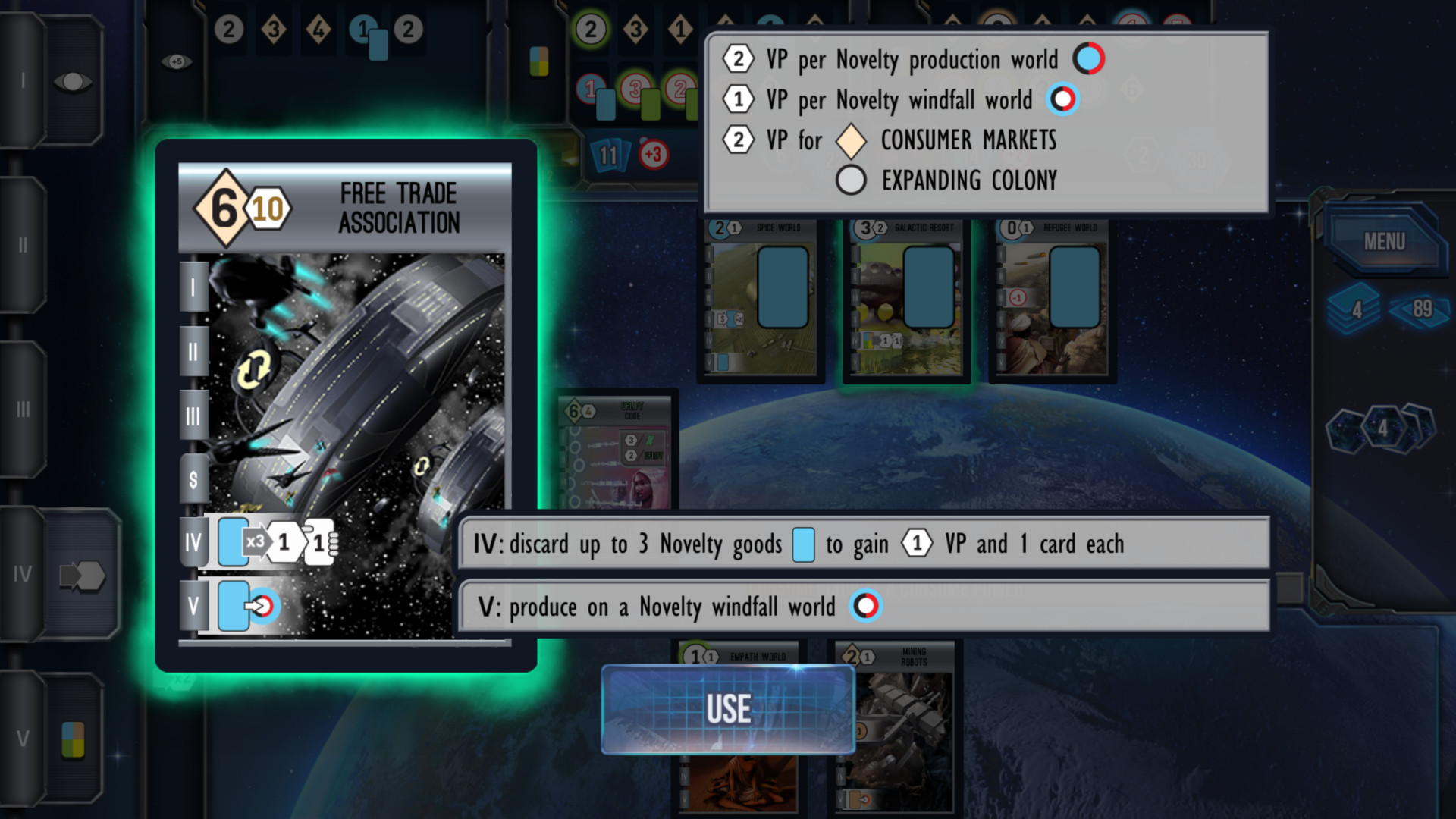Click the discard pile showing 89 cards
1456x819 pixels.
(x=1421, y=309)
